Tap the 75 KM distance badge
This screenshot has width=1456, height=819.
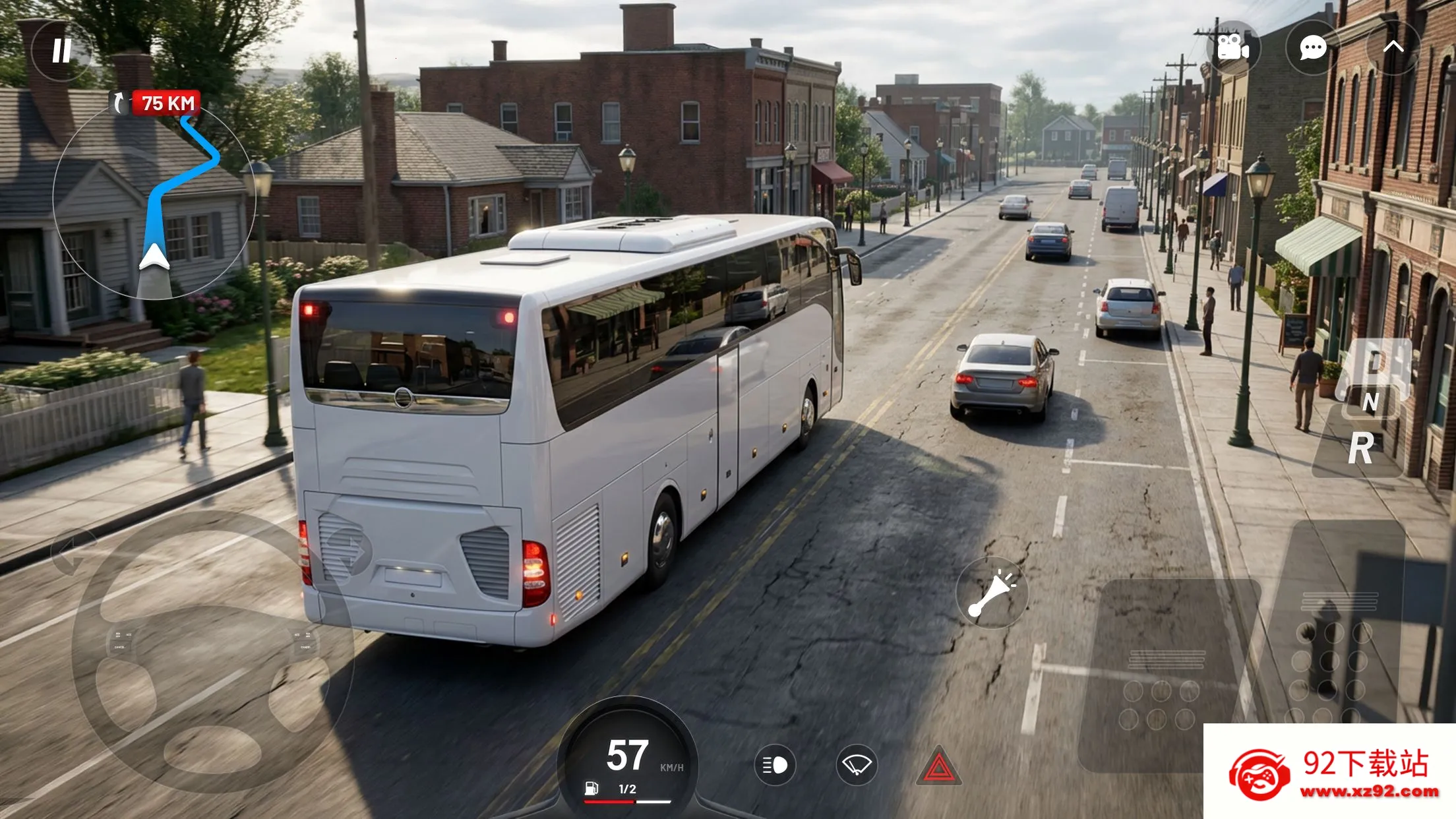point(166,102)
